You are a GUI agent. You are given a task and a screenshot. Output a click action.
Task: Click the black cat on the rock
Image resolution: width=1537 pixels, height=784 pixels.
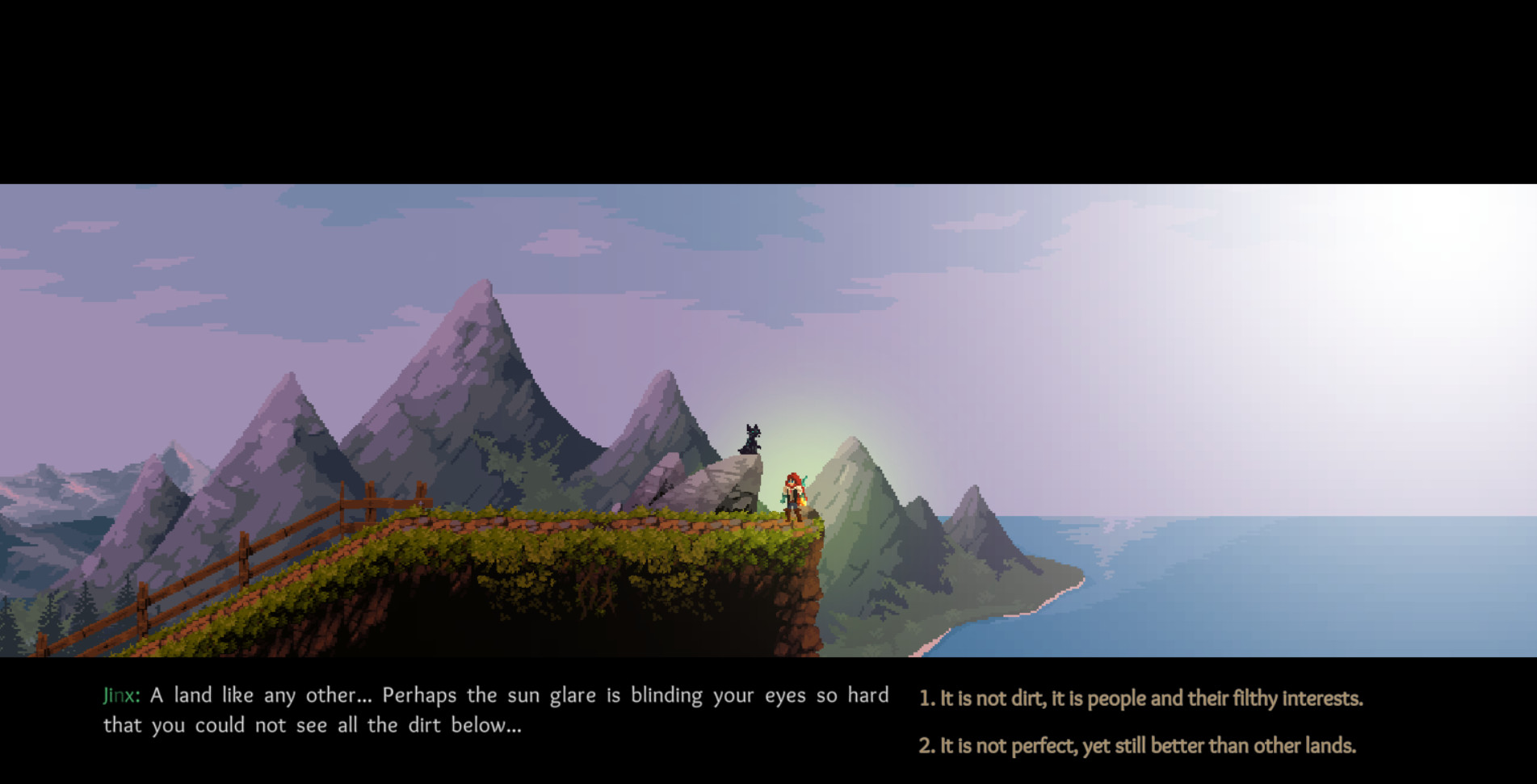(x=751, y=440)
